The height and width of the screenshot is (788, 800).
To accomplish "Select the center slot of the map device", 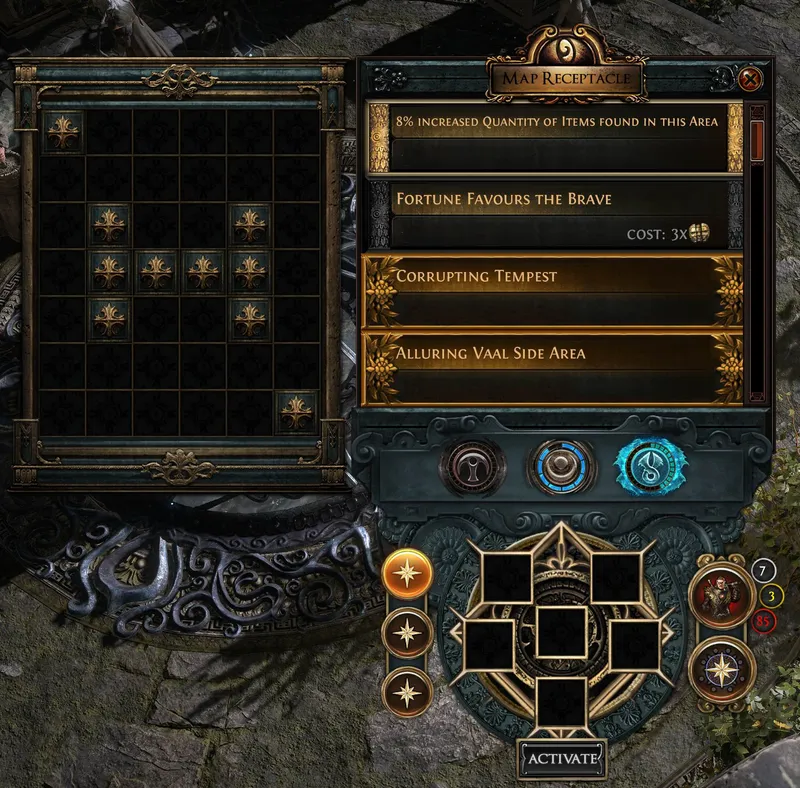I will click(x=561, y=632).
